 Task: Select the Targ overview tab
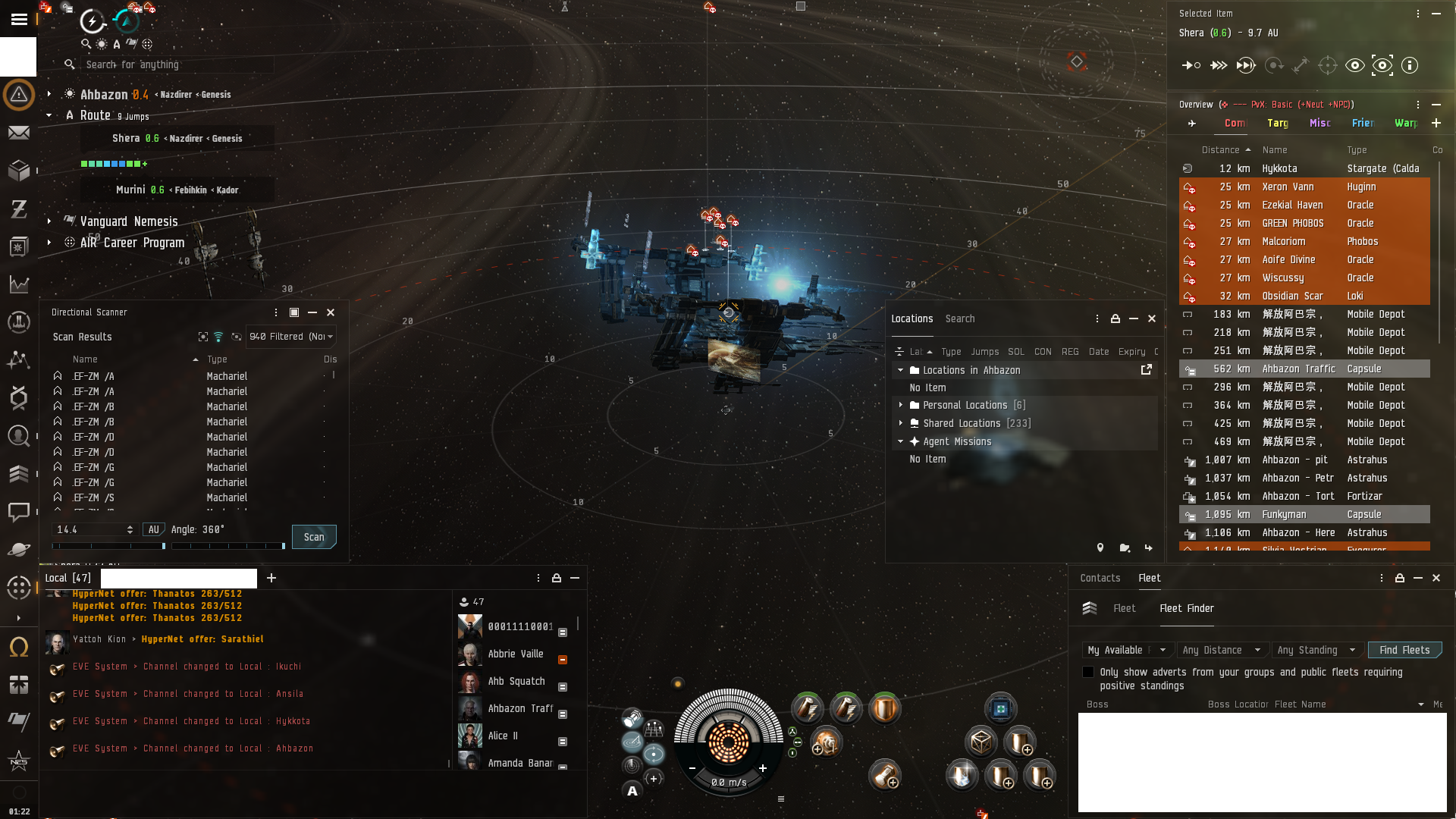pyautogui.click(x=1277, y=123)
